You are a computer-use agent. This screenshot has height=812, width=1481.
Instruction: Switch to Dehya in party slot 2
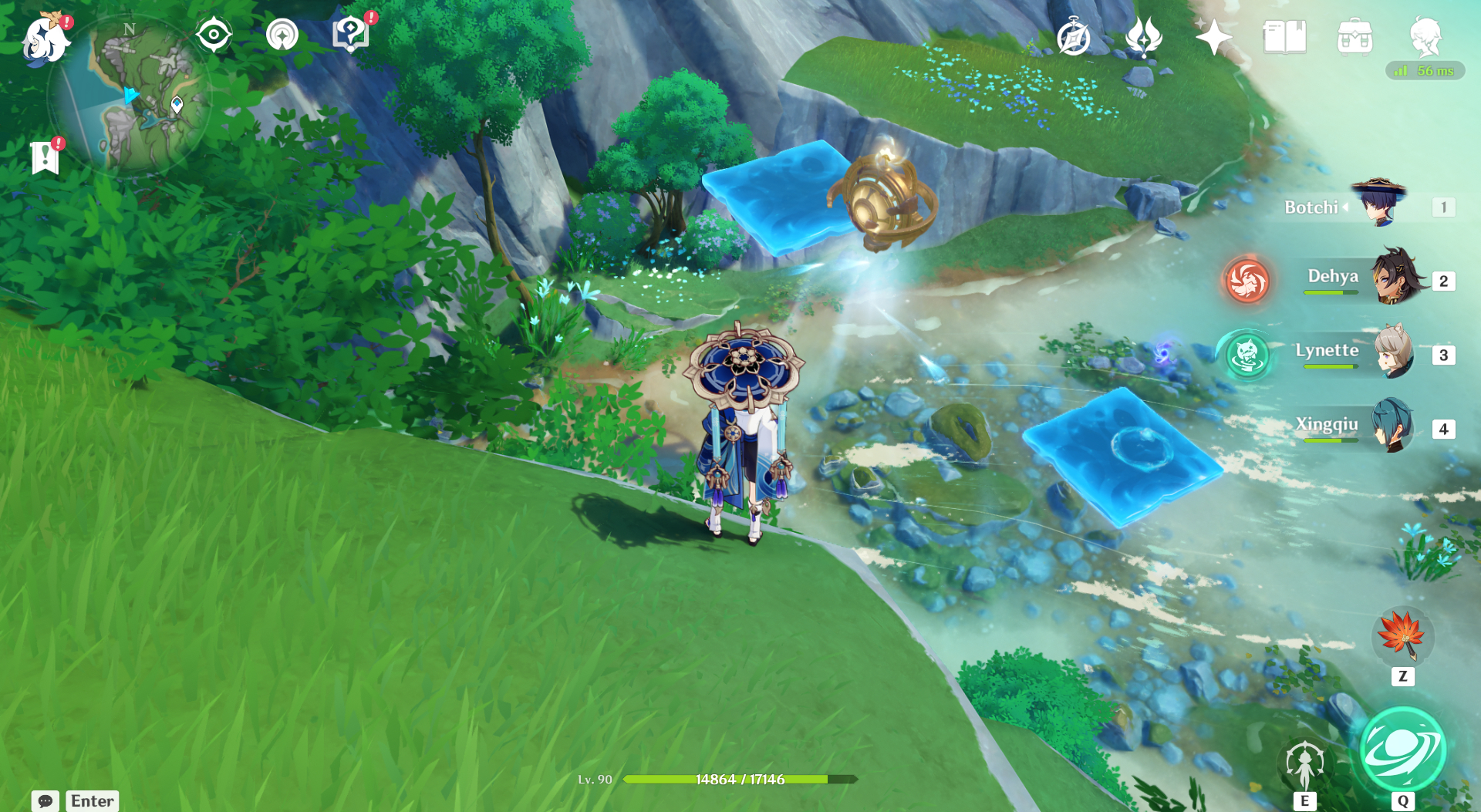[x=1397, y=278]
